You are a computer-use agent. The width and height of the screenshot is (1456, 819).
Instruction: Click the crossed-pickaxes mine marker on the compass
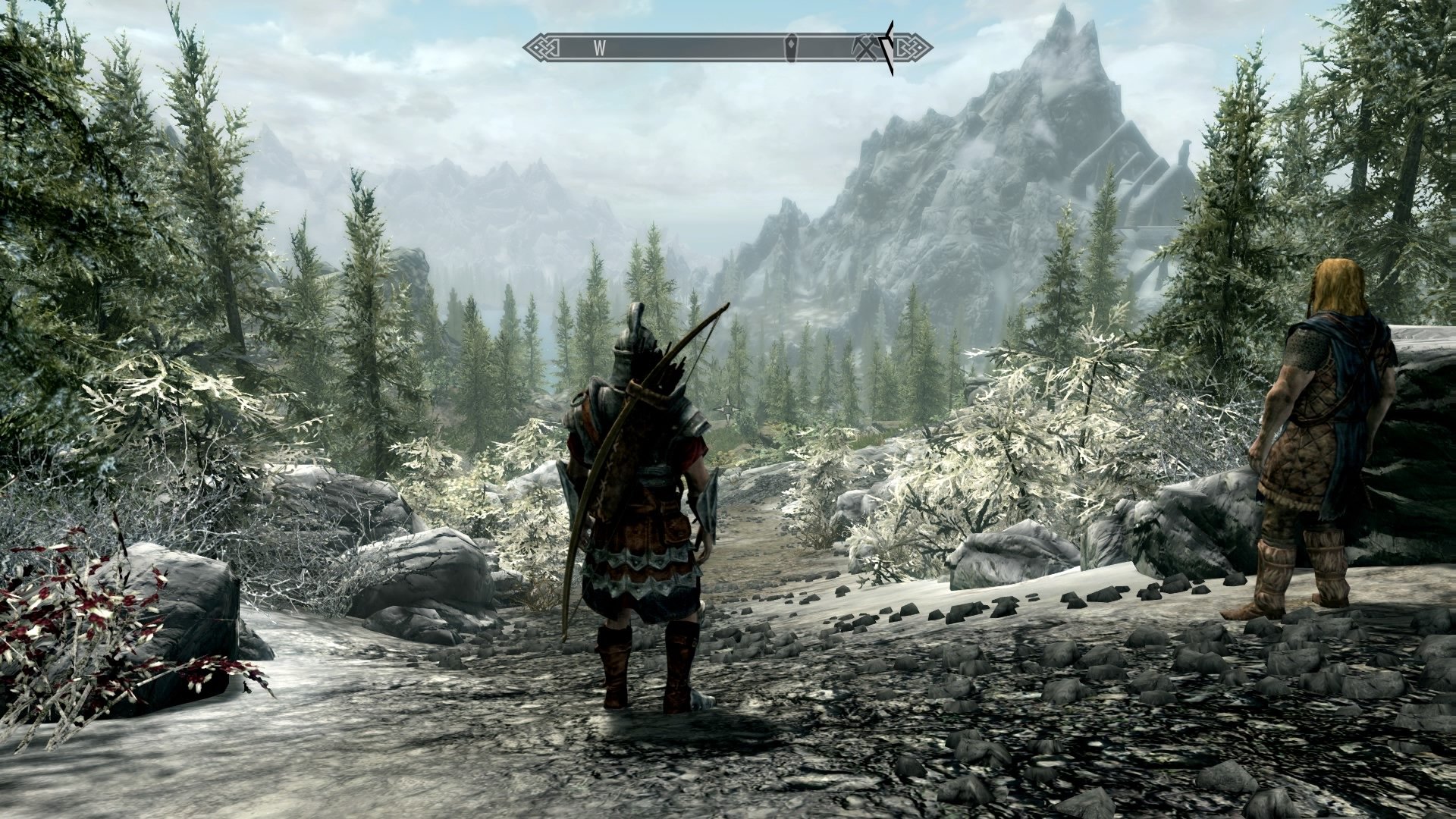tap(864, 47)
